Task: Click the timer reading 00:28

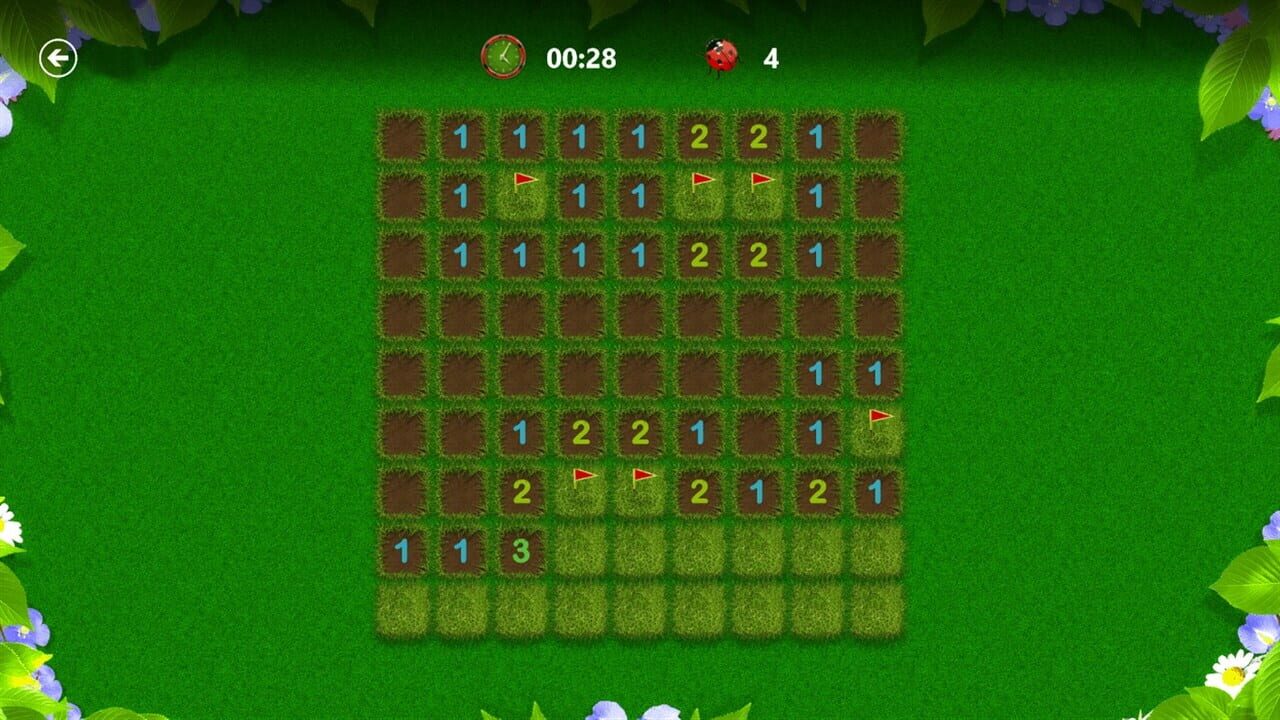Action: pyautogui.click(x=580, y=57)
